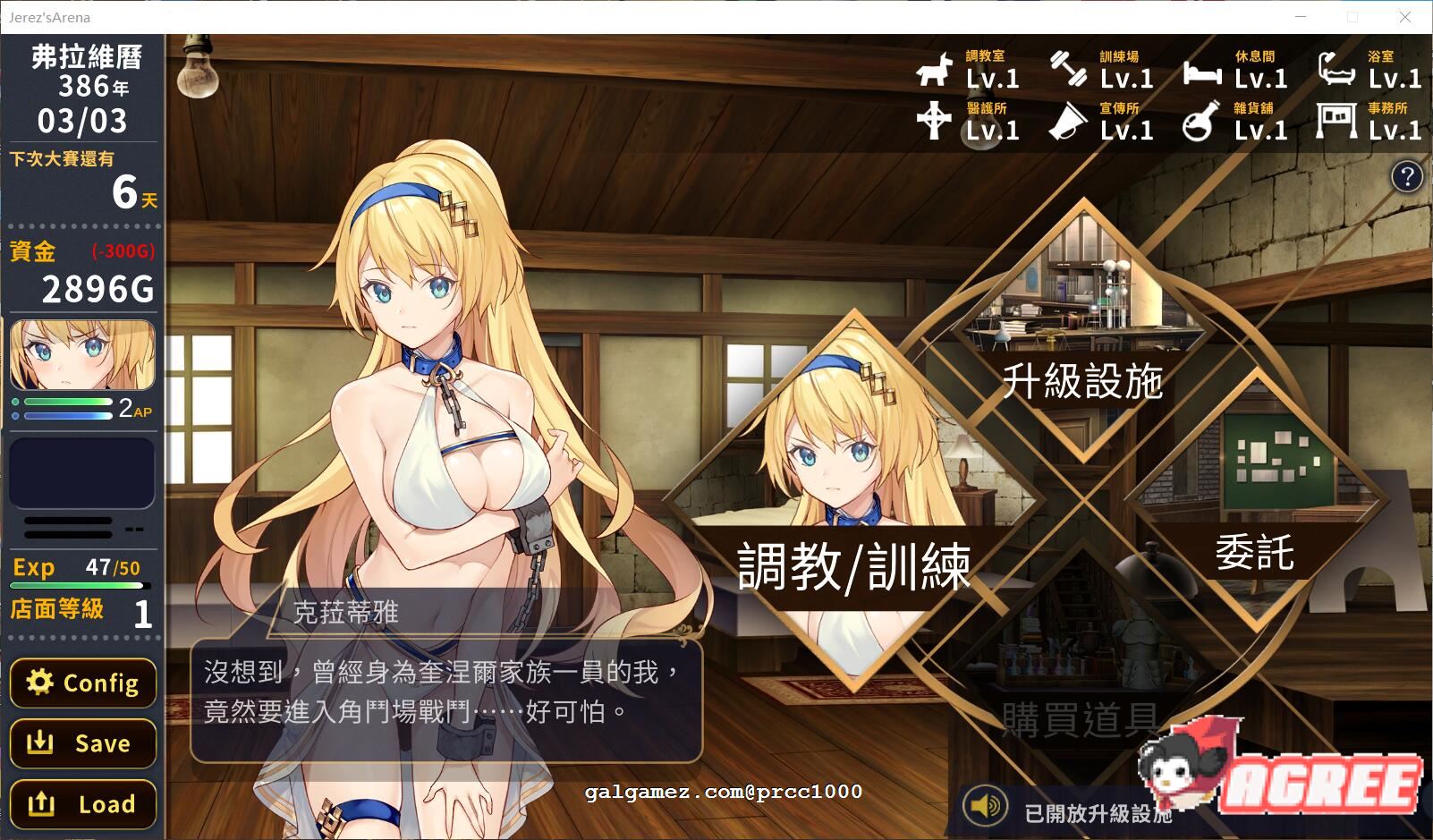Enter the 調教/訓練 training menu
The image size is (1433, 840).
pos(854,565)
